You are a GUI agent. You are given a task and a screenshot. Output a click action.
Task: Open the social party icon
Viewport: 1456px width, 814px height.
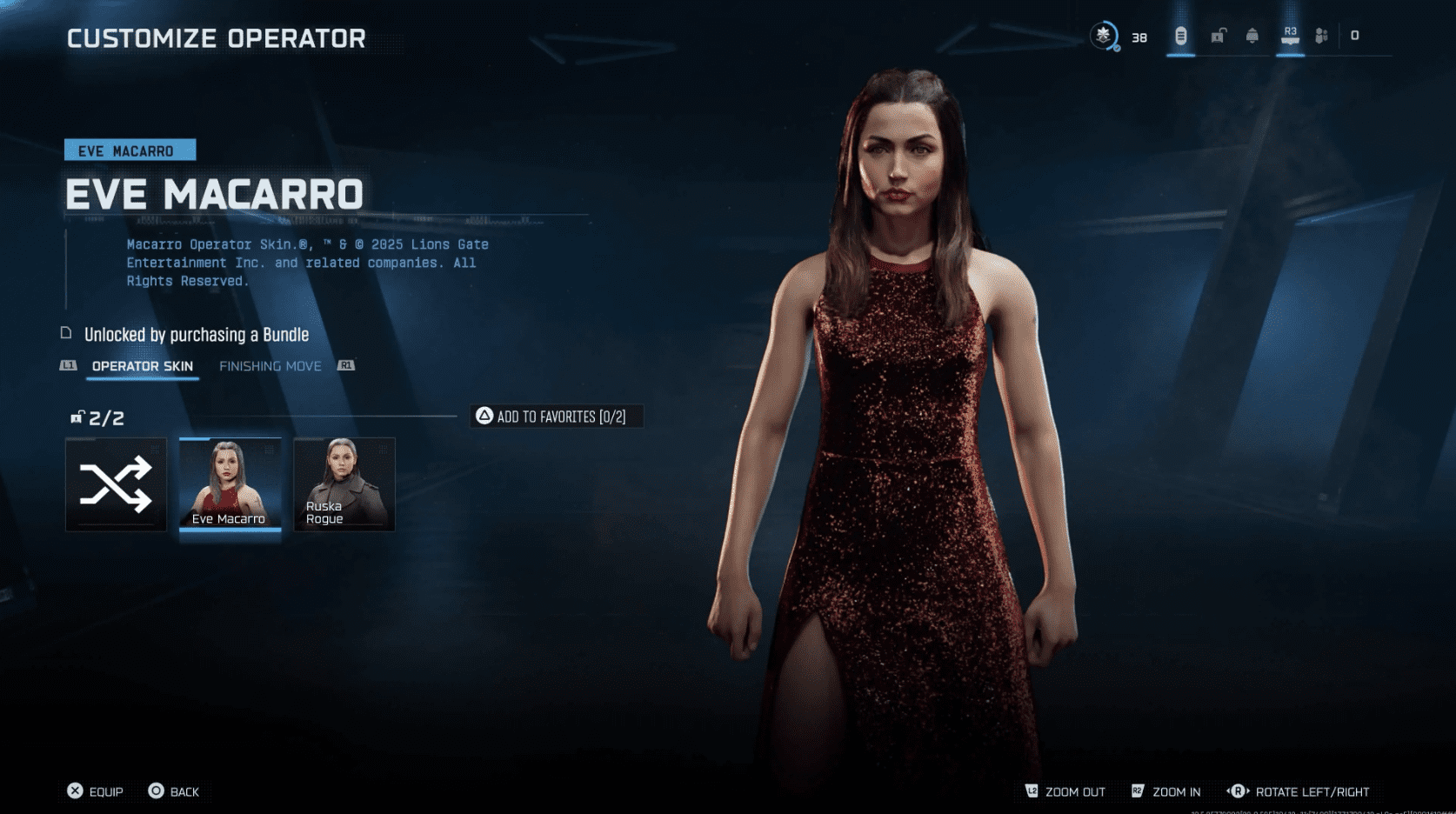click(x=1321, y=36)
